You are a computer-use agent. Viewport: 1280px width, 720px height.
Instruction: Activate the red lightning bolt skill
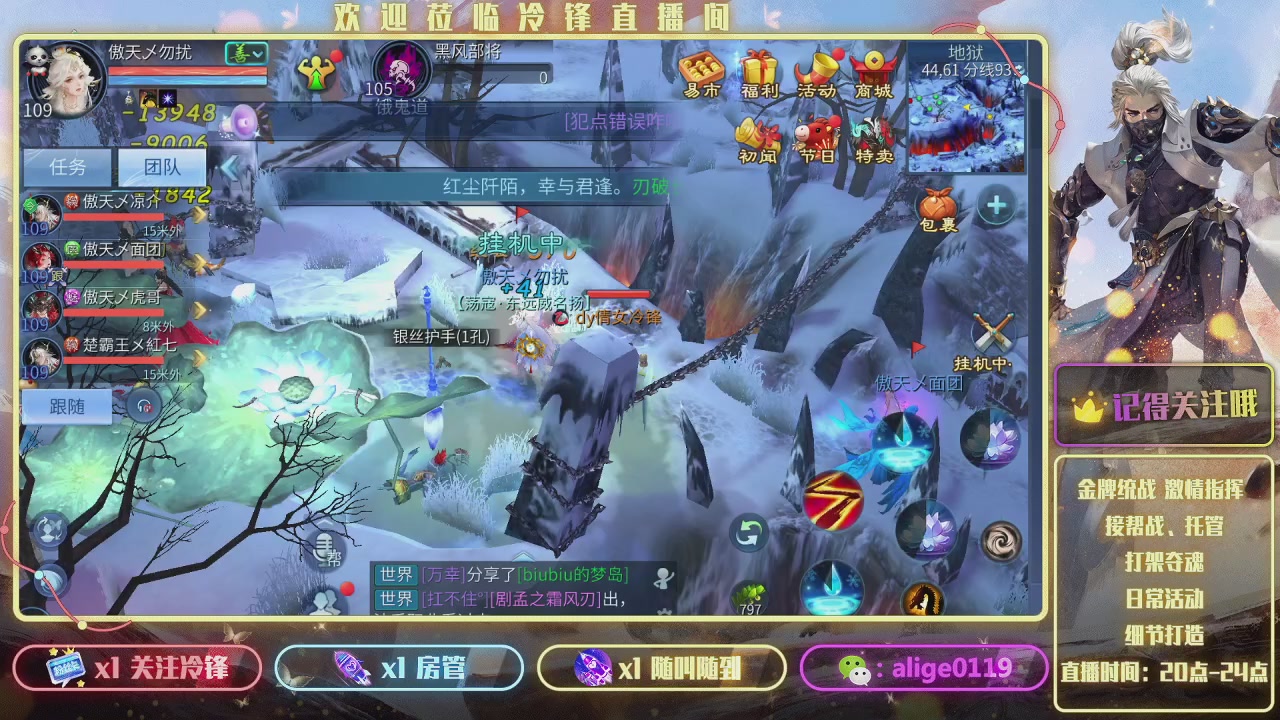[833, 500]
